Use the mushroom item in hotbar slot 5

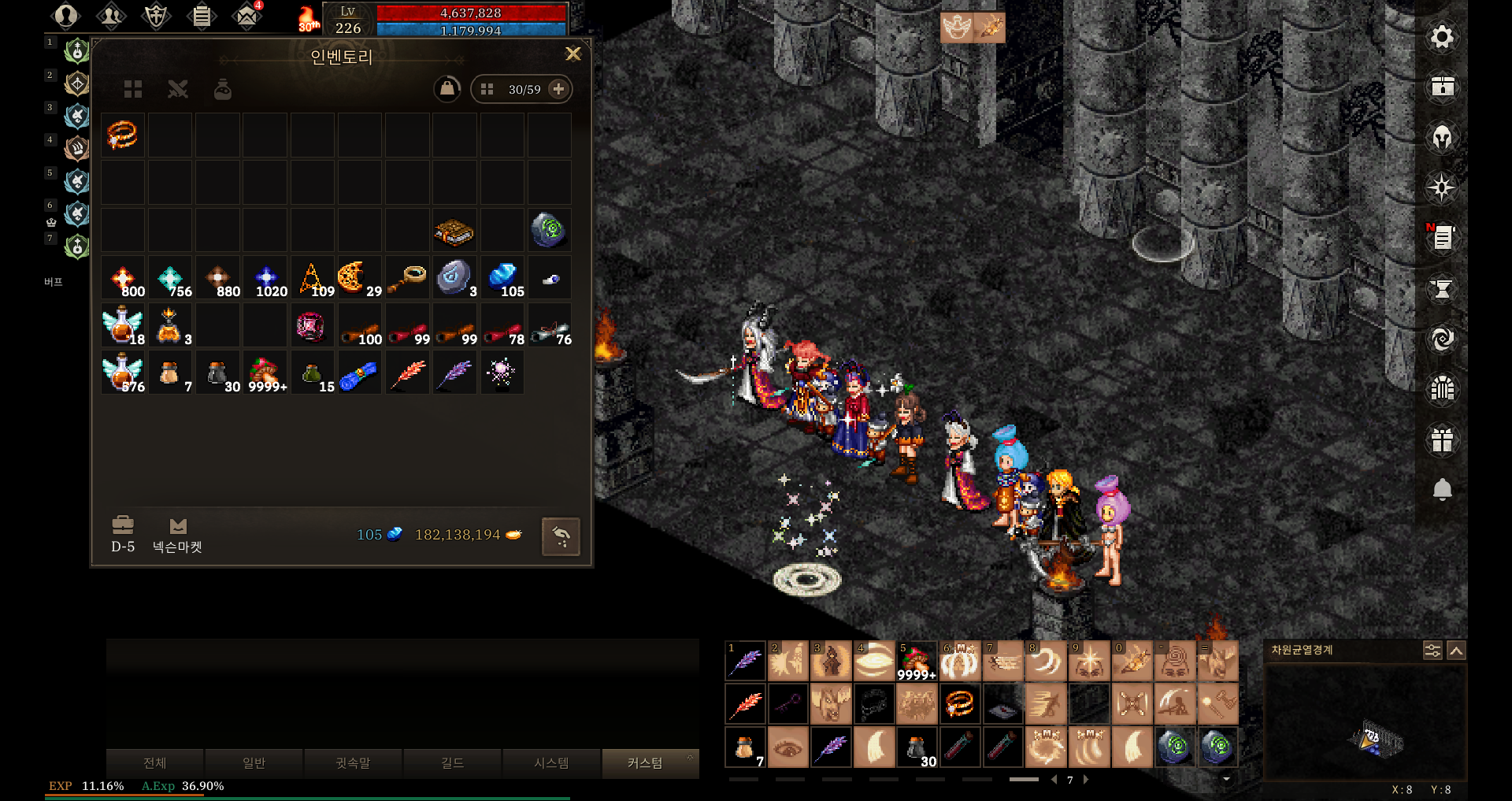pyautogui.click(x=916, y=661)
